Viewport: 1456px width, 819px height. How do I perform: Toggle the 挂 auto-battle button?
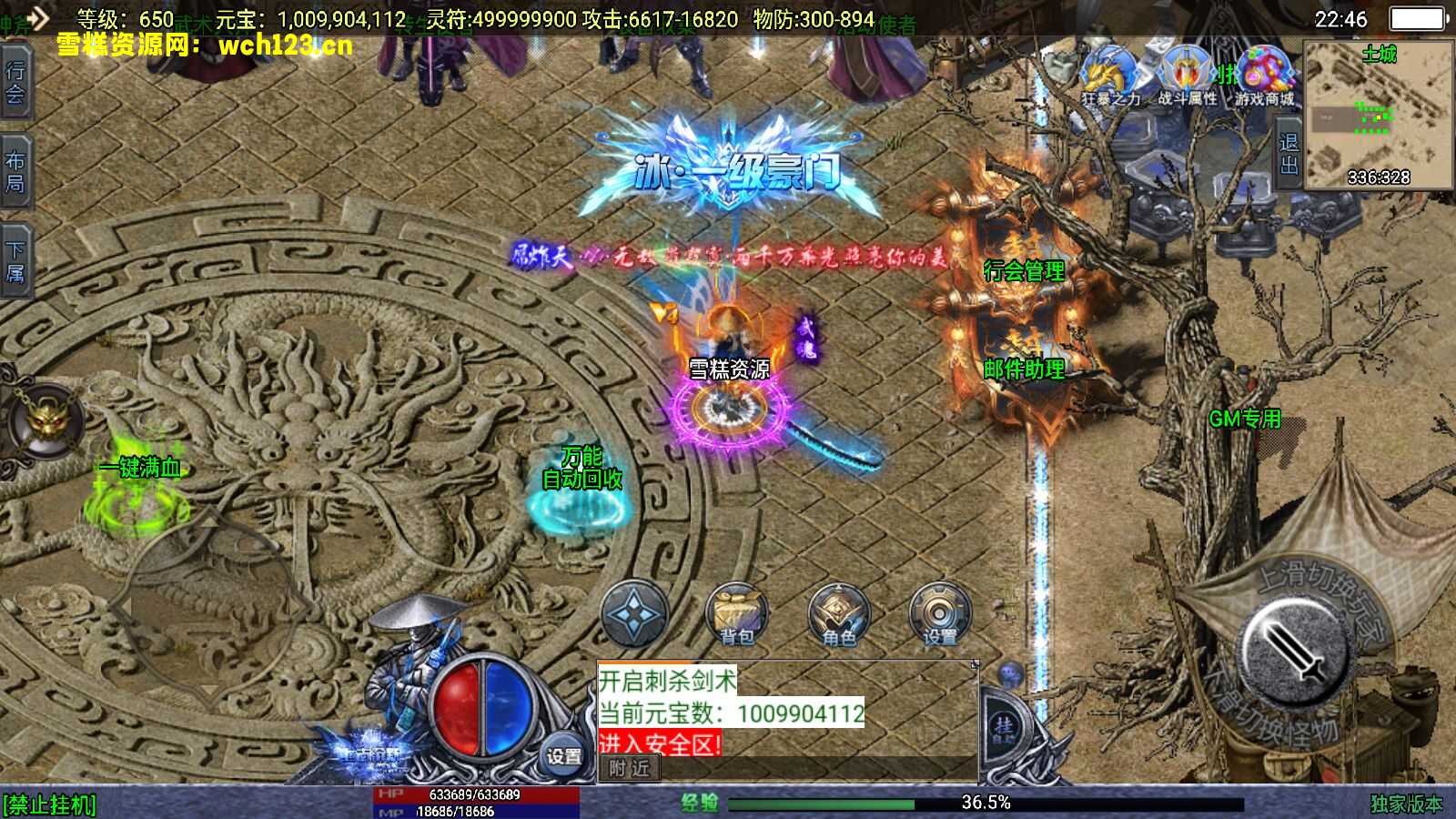coord(1004,727)
